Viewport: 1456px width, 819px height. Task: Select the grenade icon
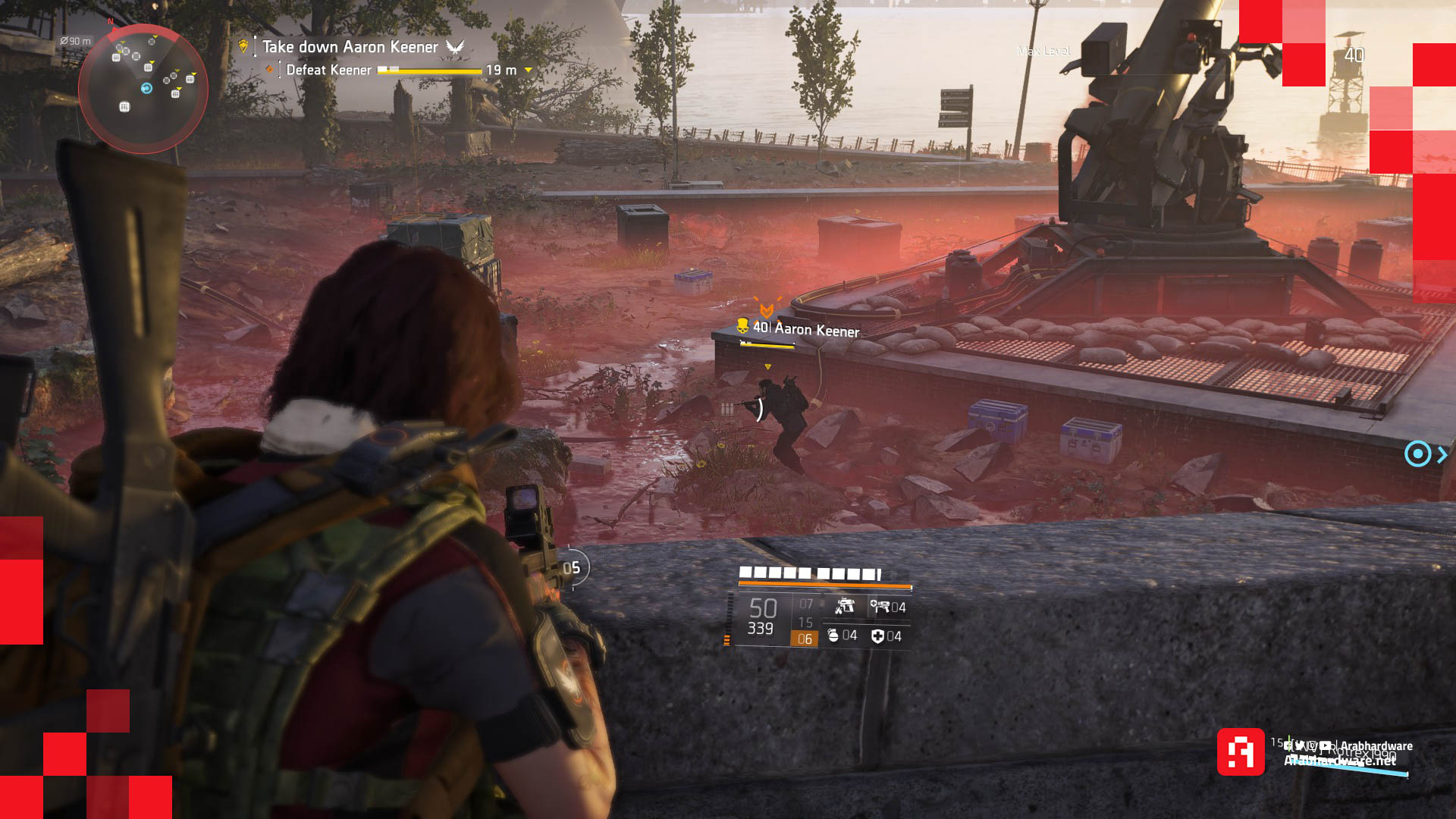pyautogui.click(x=833, y=635)
